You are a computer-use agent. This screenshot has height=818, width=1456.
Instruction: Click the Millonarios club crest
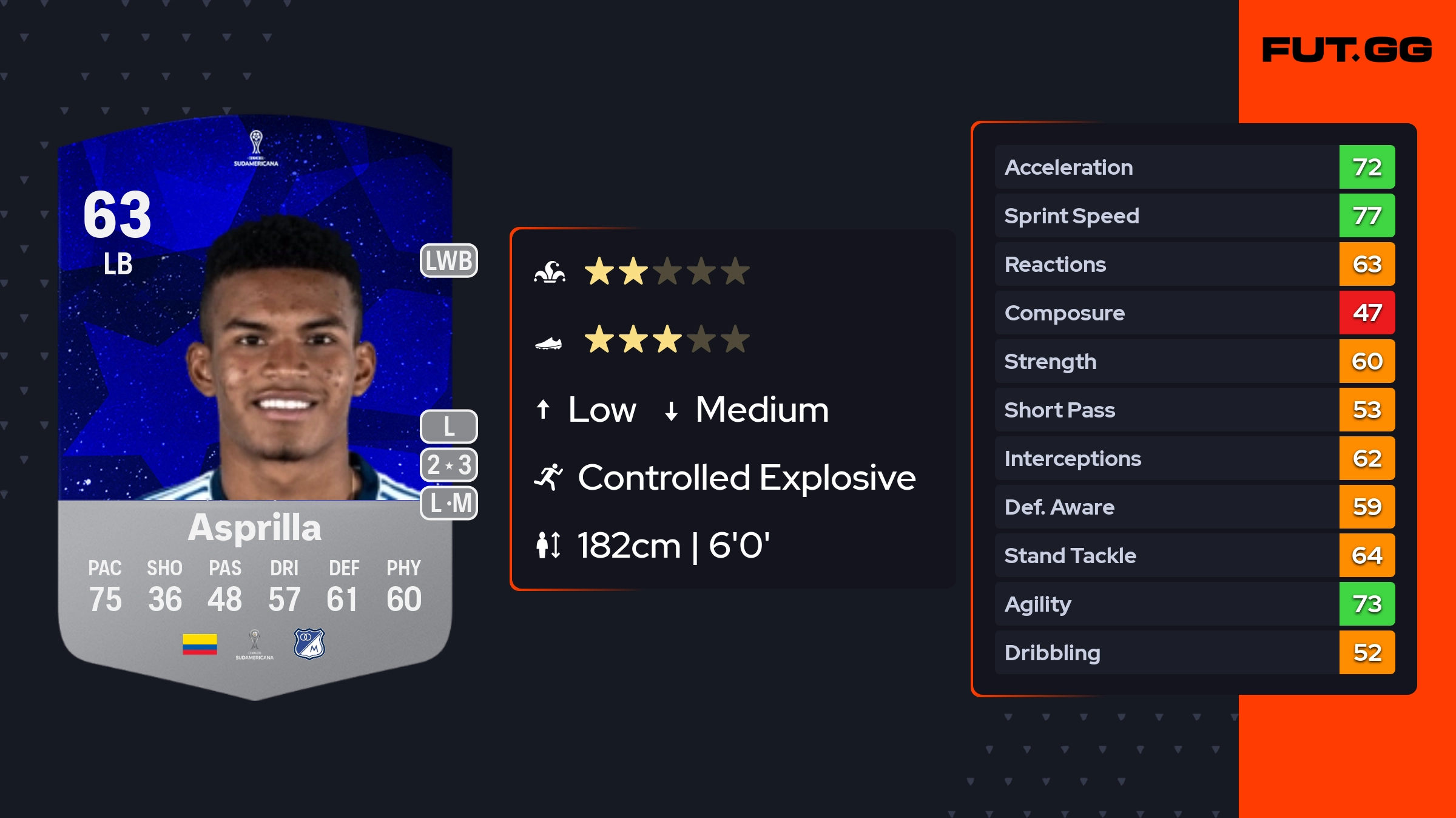click(x=309, y=644)
